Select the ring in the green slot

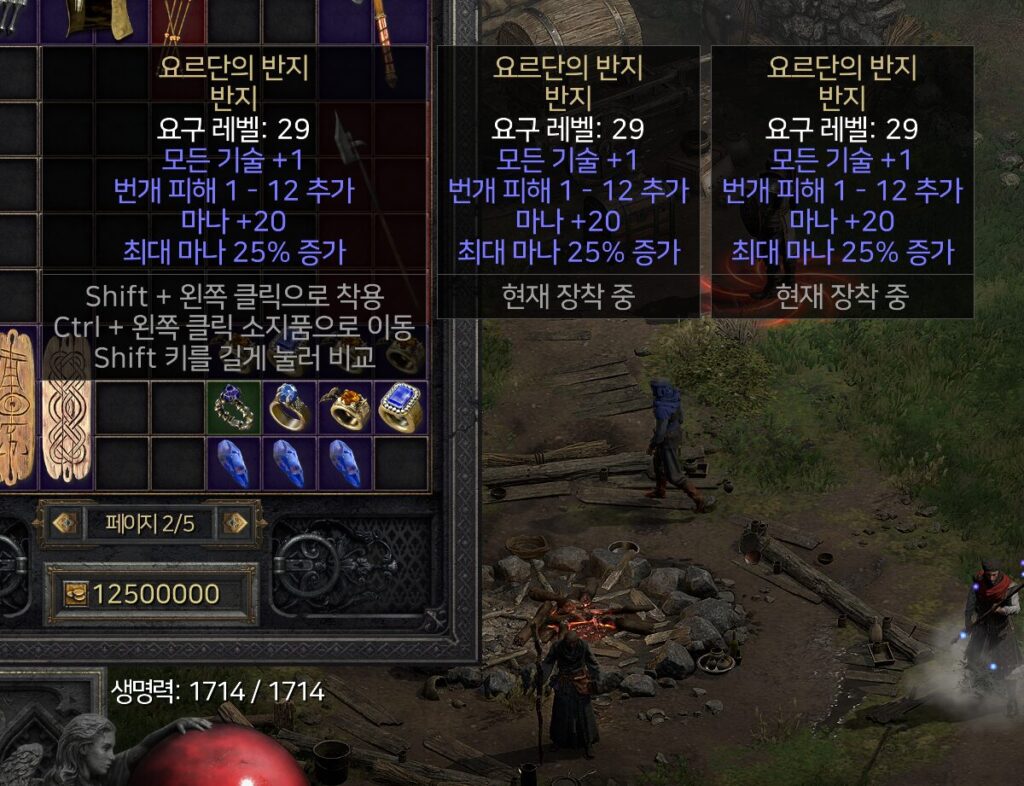click(x=234, y=407)
